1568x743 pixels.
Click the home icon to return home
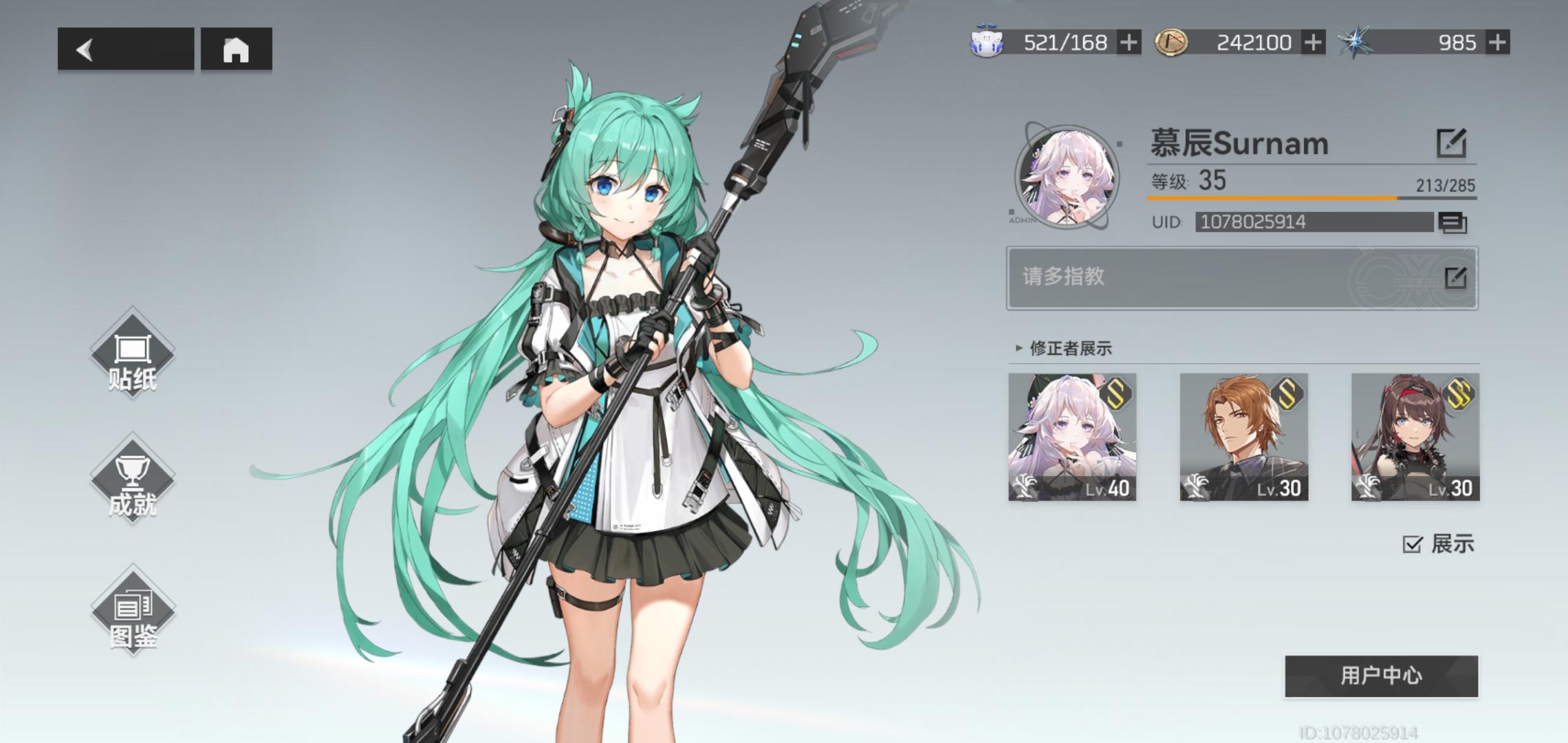(x=235, y=50)
